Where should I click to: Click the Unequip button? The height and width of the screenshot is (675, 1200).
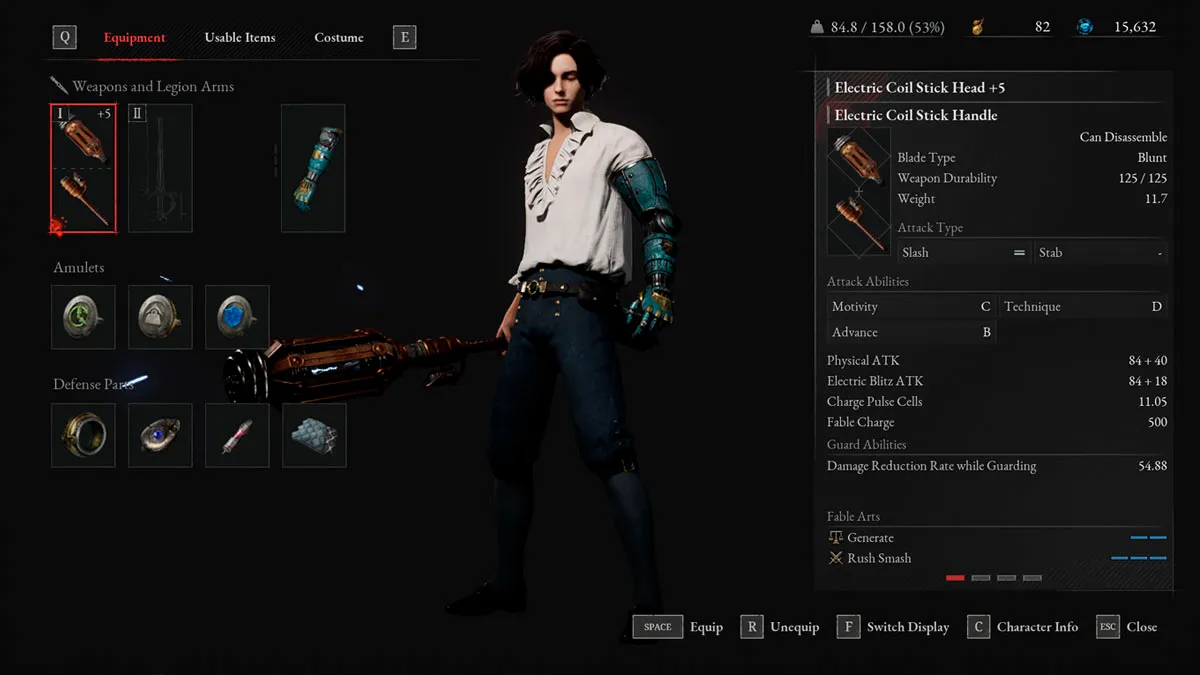tap(780, 627)
